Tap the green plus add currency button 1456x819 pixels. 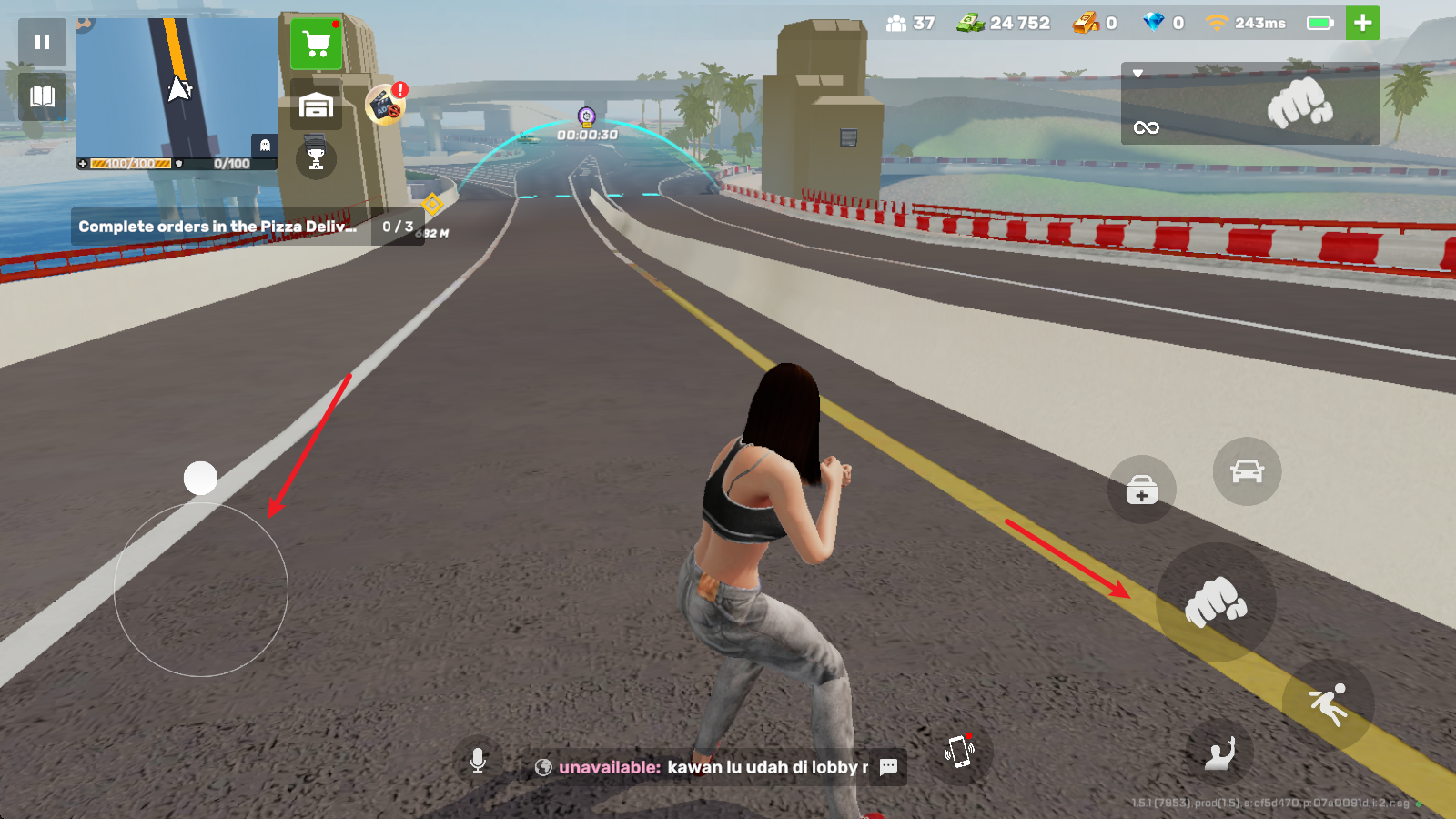pyautogui.click(x=1362, y=24)
